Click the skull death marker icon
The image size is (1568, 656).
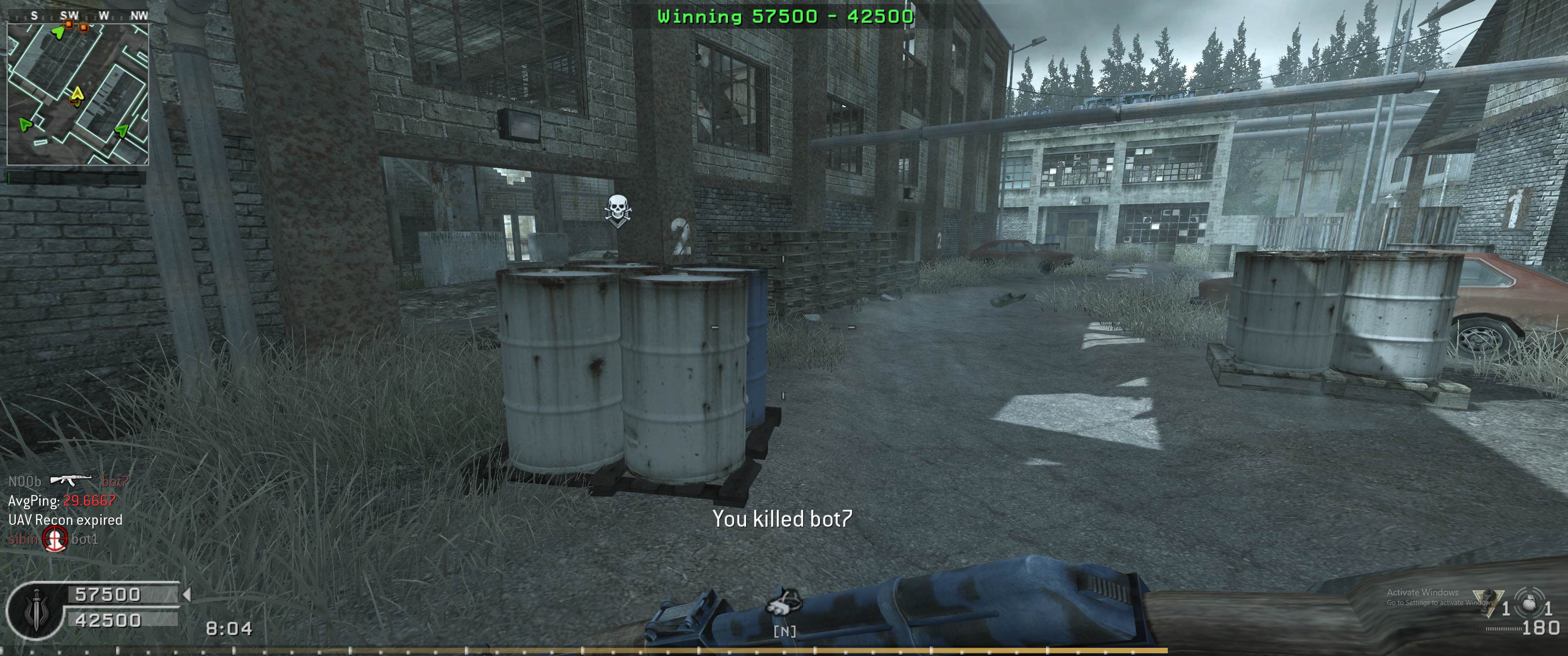[x=617, y=210]
